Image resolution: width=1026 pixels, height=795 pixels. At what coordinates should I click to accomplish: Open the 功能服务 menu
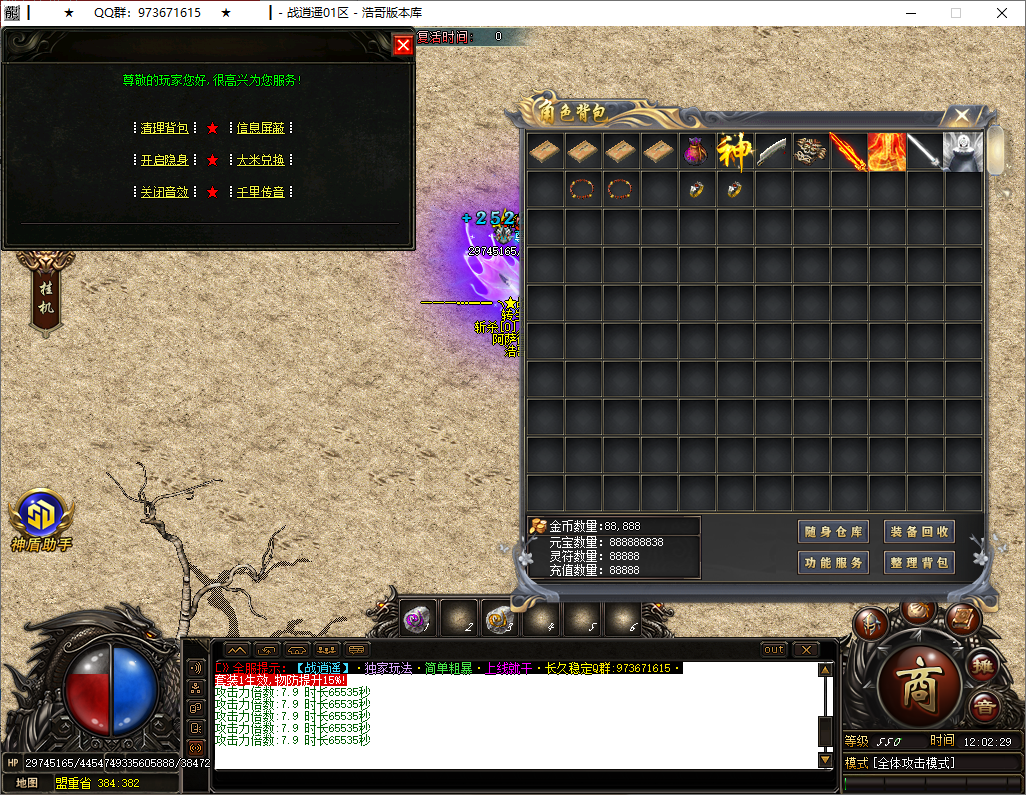click(x=834, y=563)
